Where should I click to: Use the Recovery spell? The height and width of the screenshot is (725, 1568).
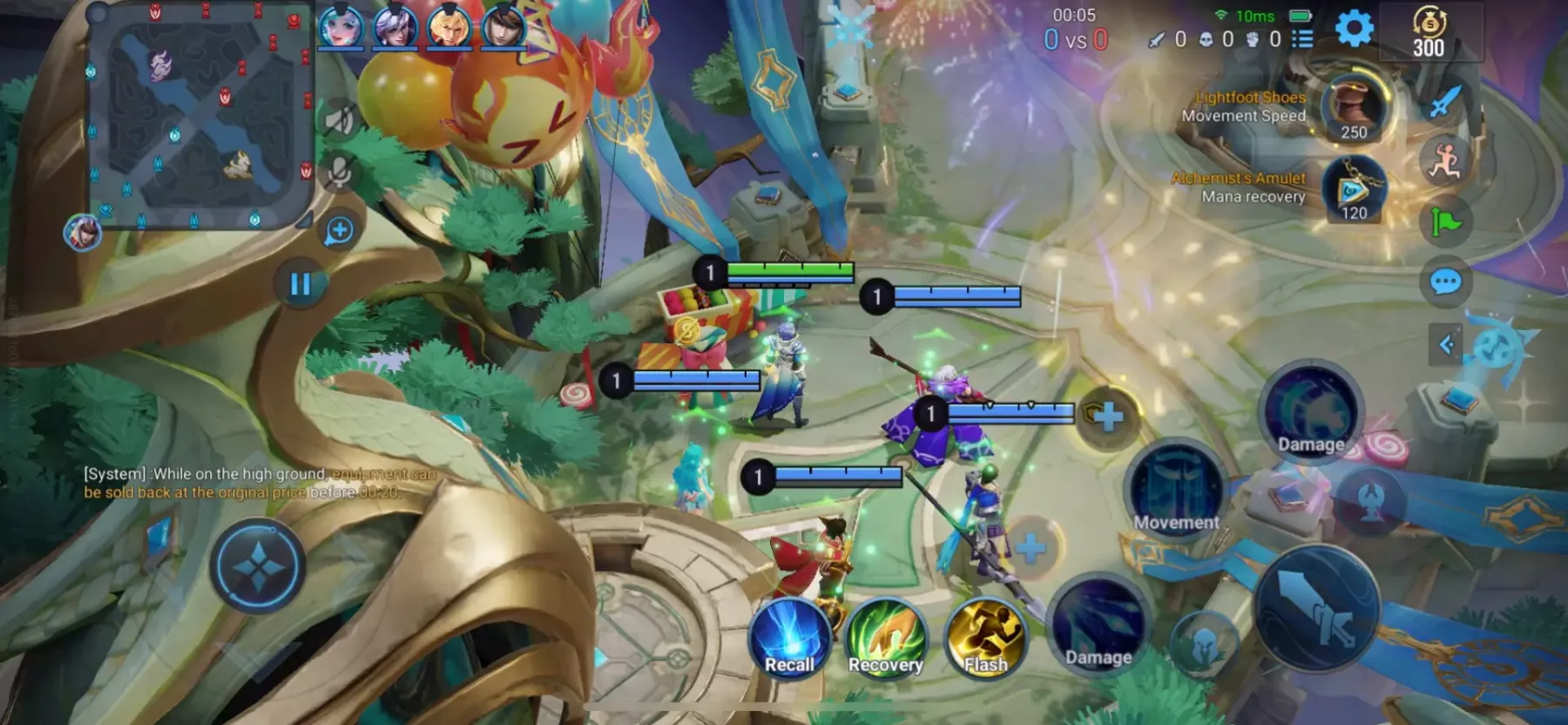(886, 640)
